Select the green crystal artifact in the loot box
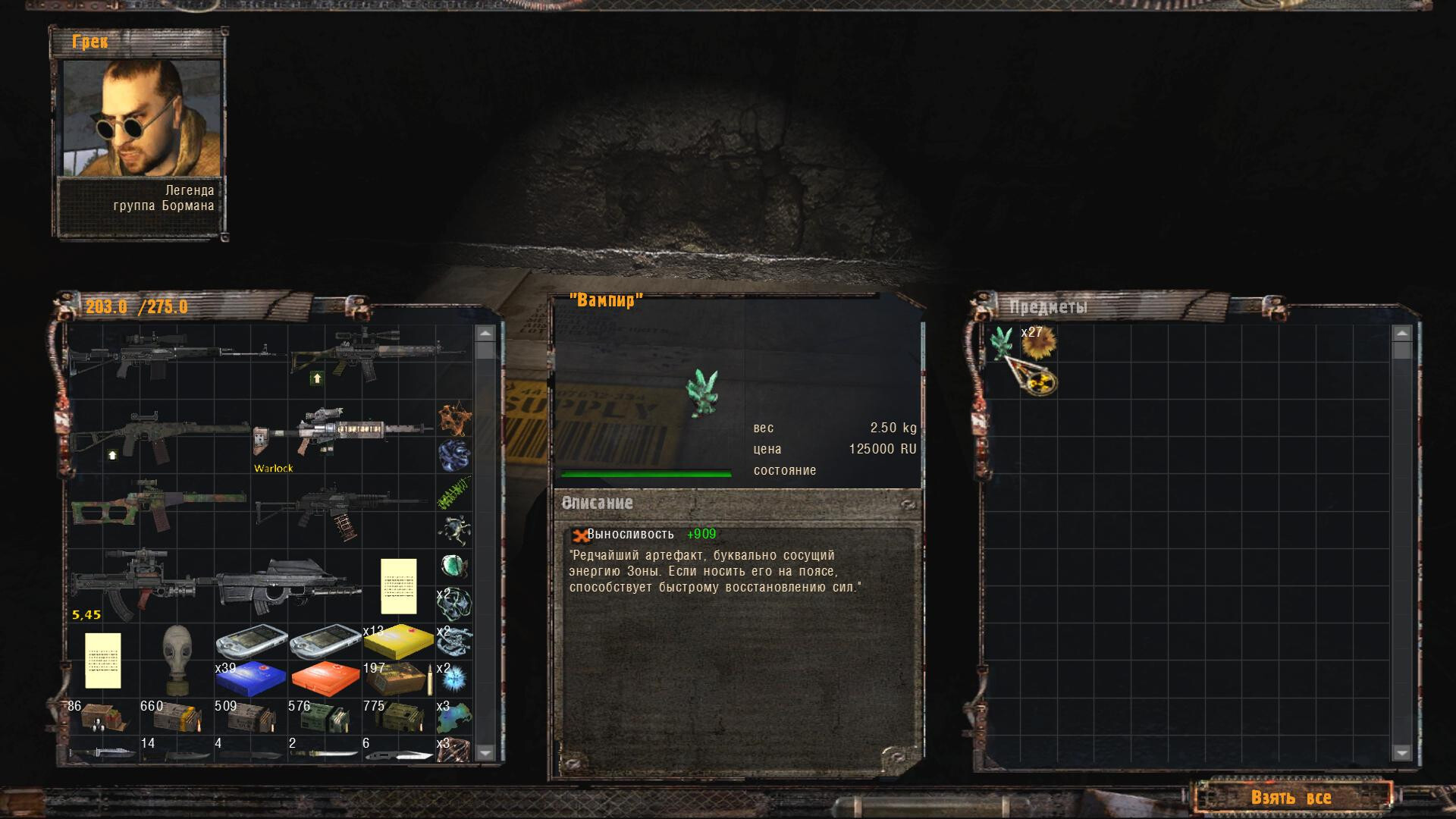Screen dimensions: 1456x819 point(1001,342)
